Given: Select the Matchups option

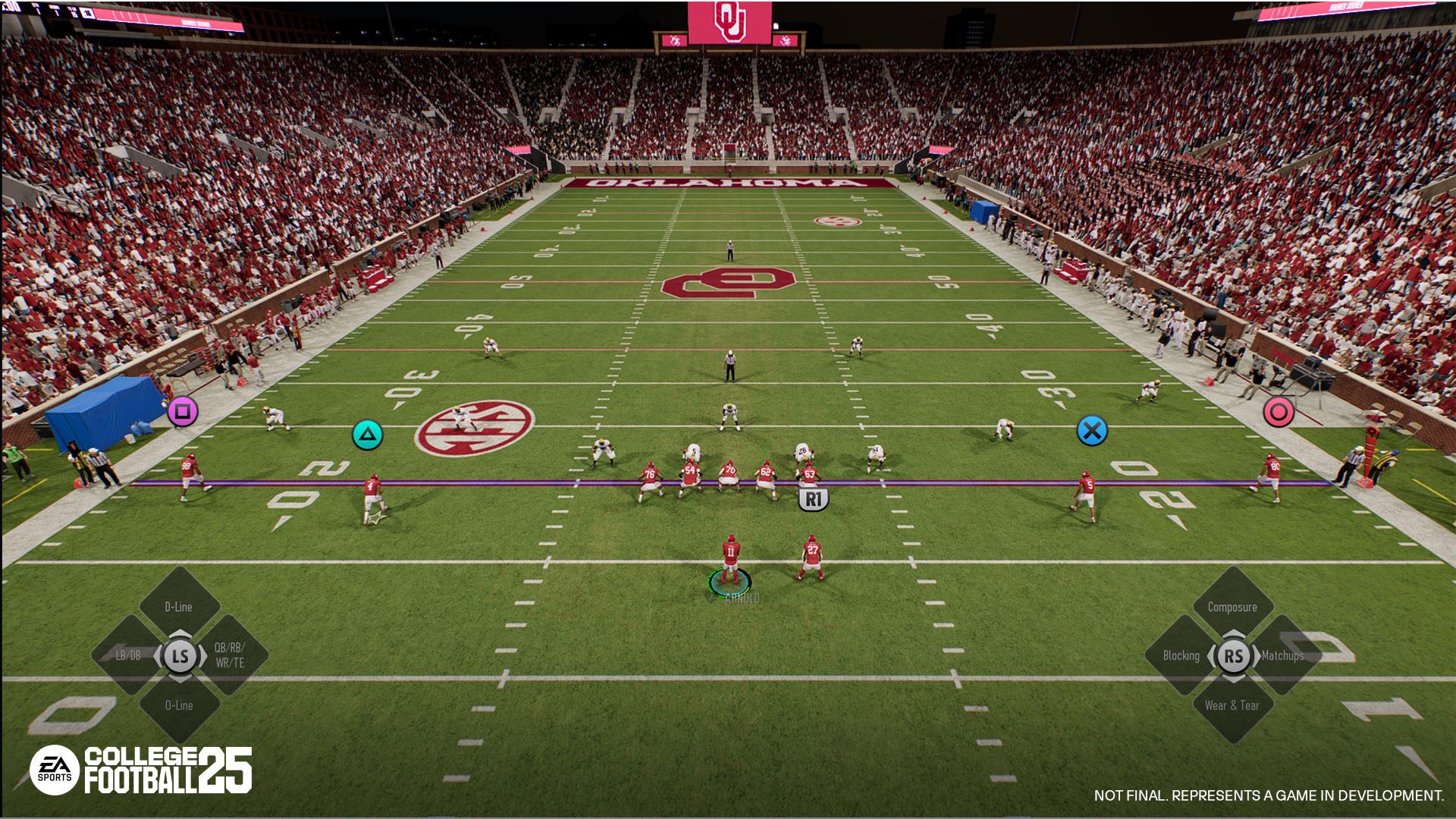Looking at the screenshot, I should pos(1283,656).
